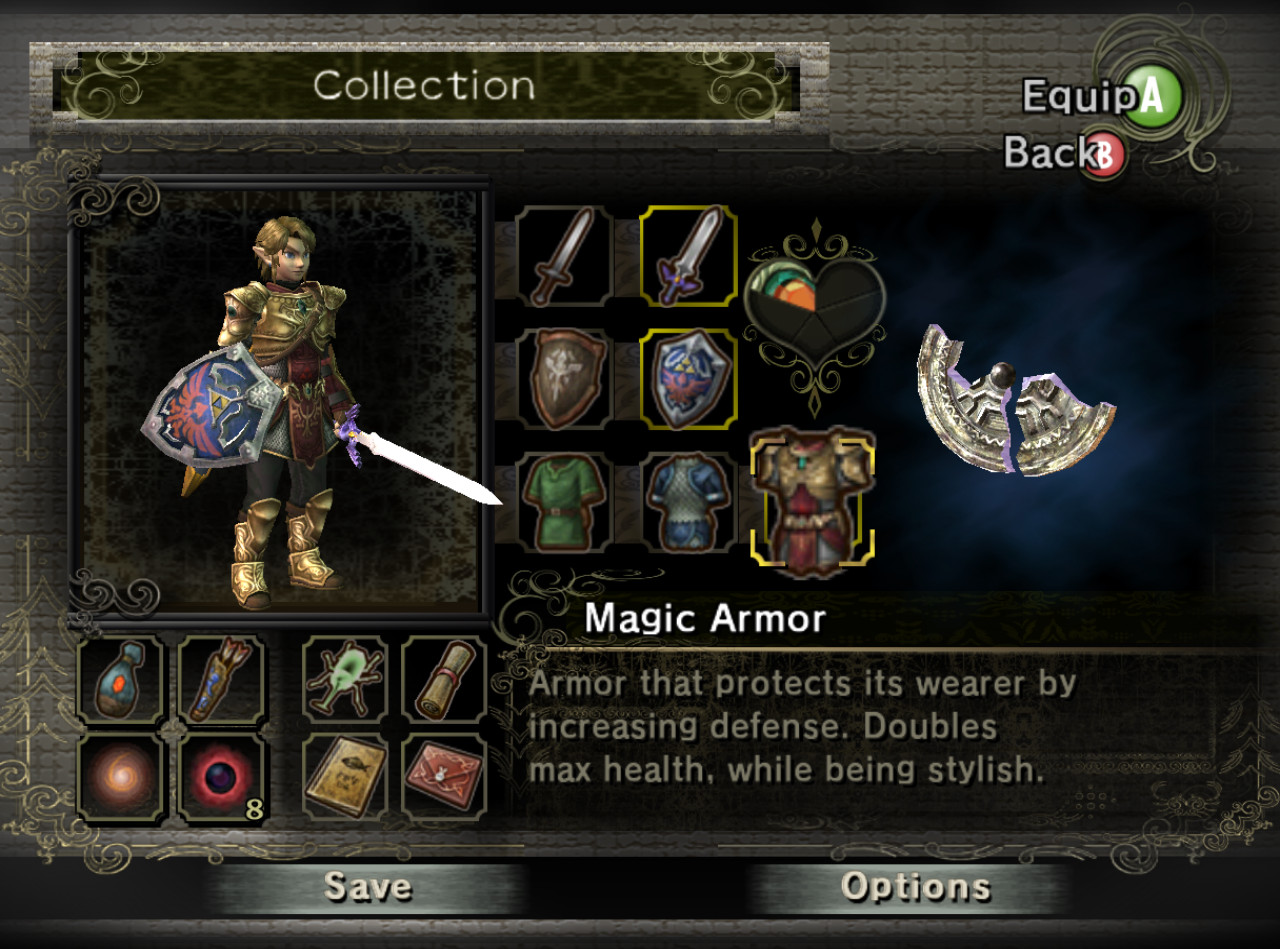Viewport: 1280px width, 949px height.
Task: Open the Options menu
Action: point(916,886)
